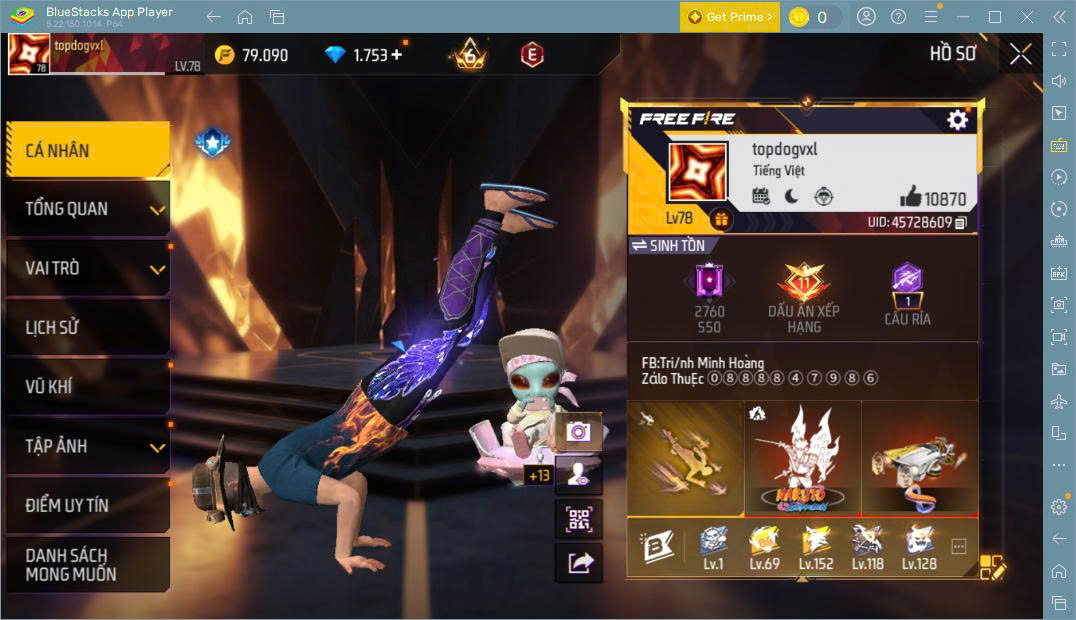Open the VAI TRÒ menu entry
This screenshot has width=1076, height=620.
coord(87,268)
